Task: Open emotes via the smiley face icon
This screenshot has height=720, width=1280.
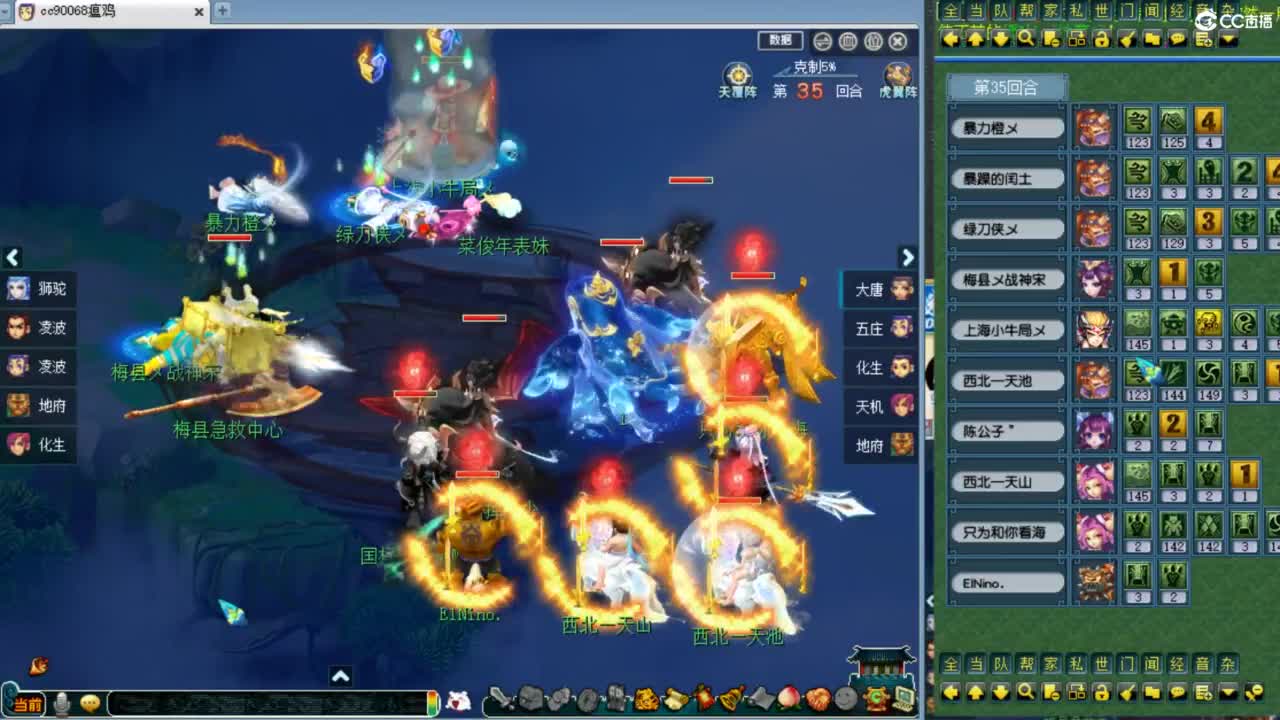Action: 90,703
